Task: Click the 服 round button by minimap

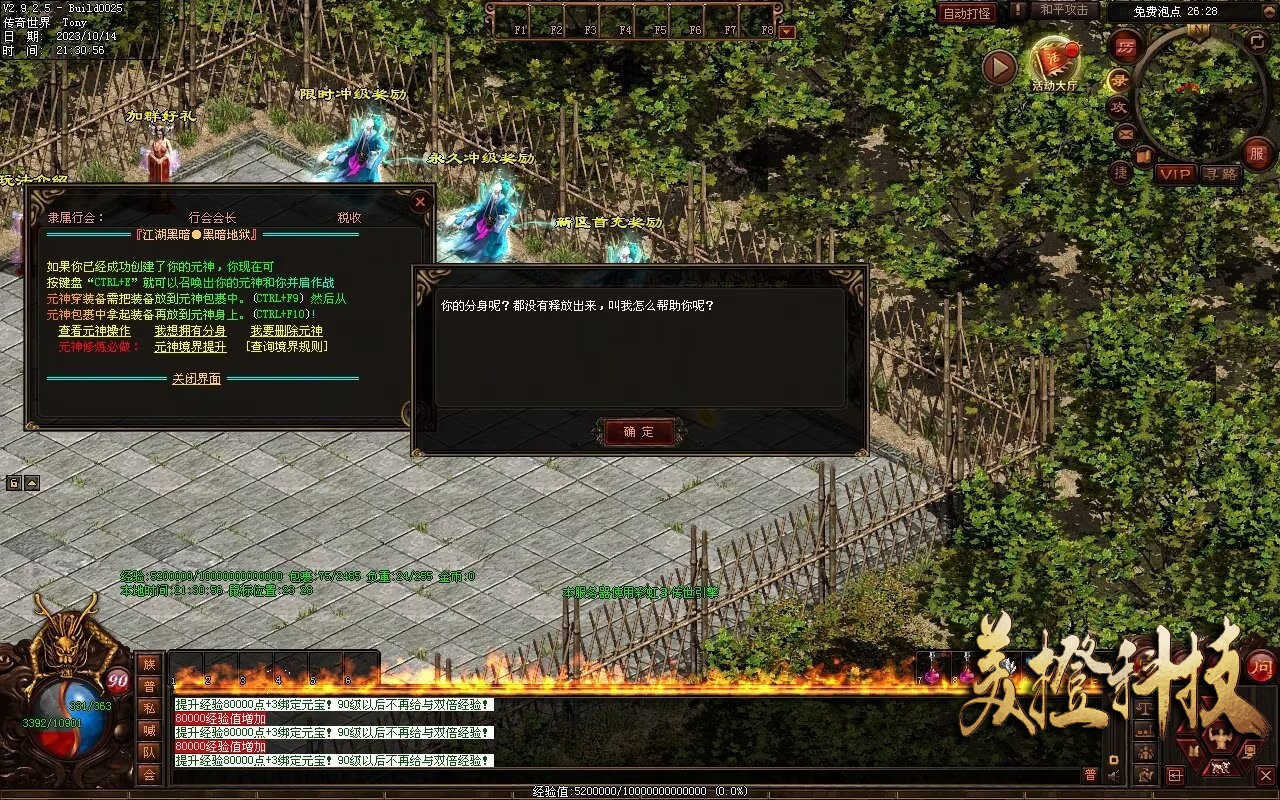Action: coord(1257,153)
